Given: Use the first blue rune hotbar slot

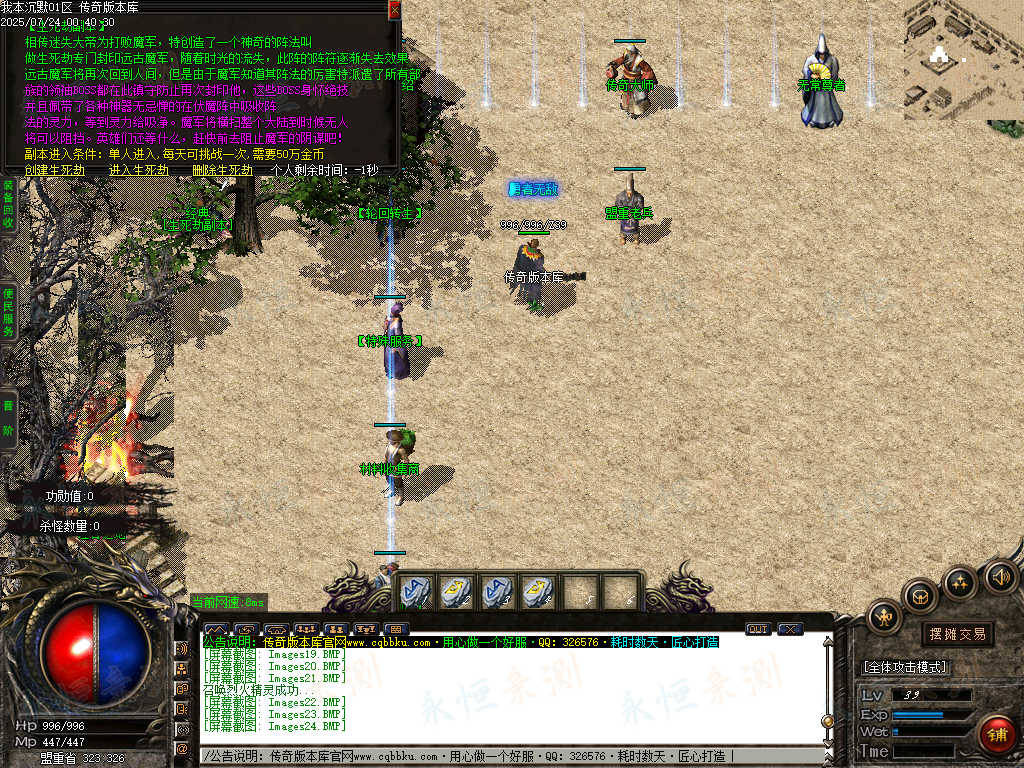Looking at the screenshot, I should click(x=415, y=592).
